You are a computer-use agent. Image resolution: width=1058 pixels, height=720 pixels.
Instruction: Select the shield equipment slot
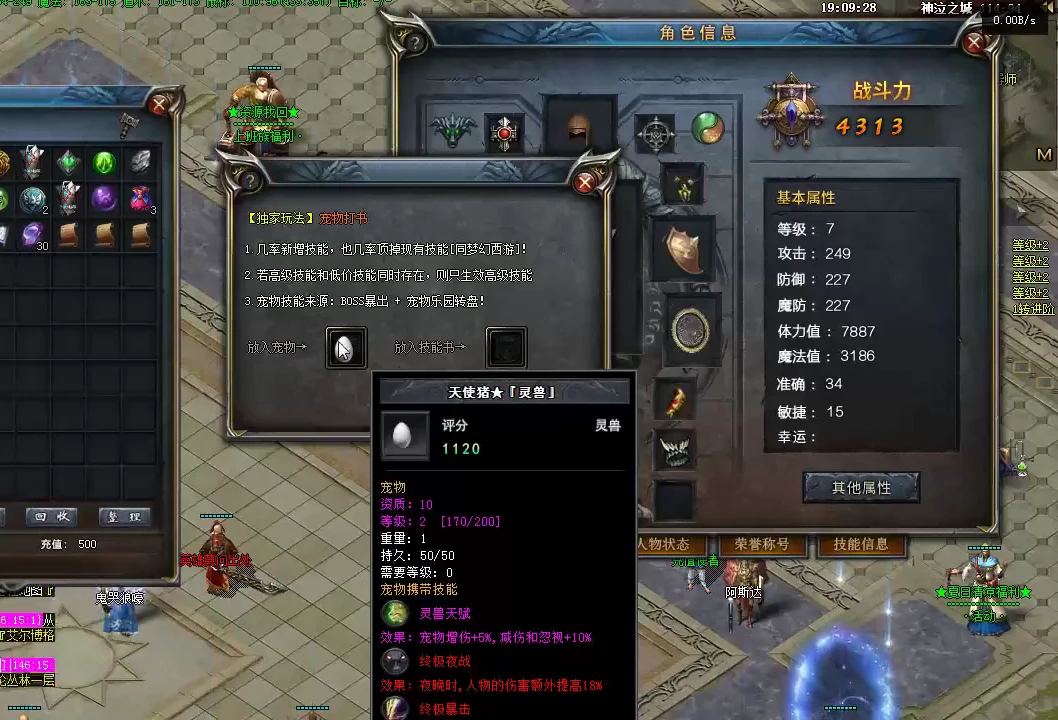[x=684, y=249]
